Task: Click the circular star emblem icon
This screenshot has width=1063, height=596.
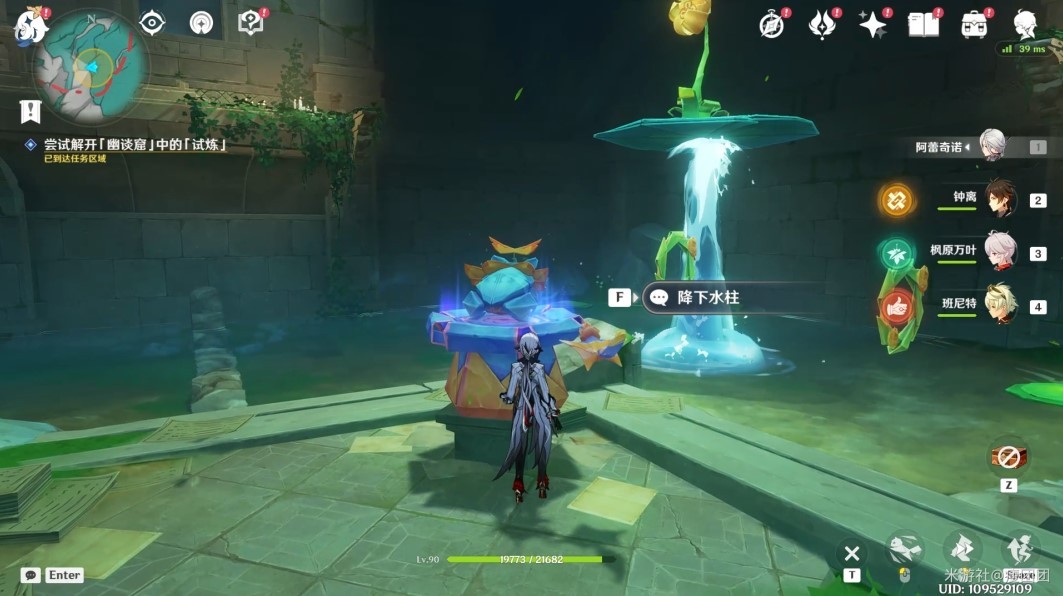Action: [201, 23]
